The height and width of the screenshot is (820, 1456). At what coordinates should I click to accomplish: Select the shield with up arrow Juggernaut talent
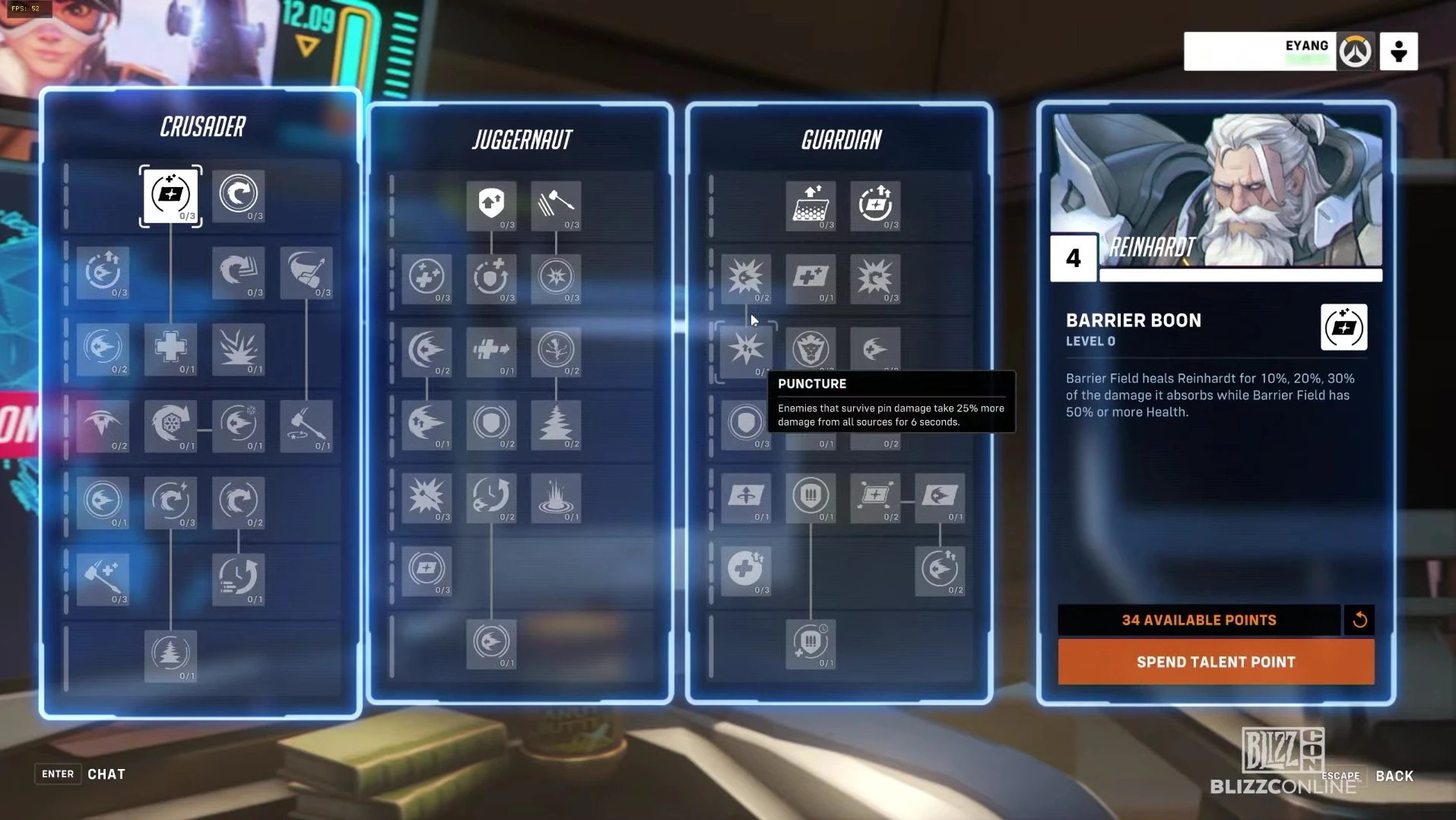click(491, 205)
